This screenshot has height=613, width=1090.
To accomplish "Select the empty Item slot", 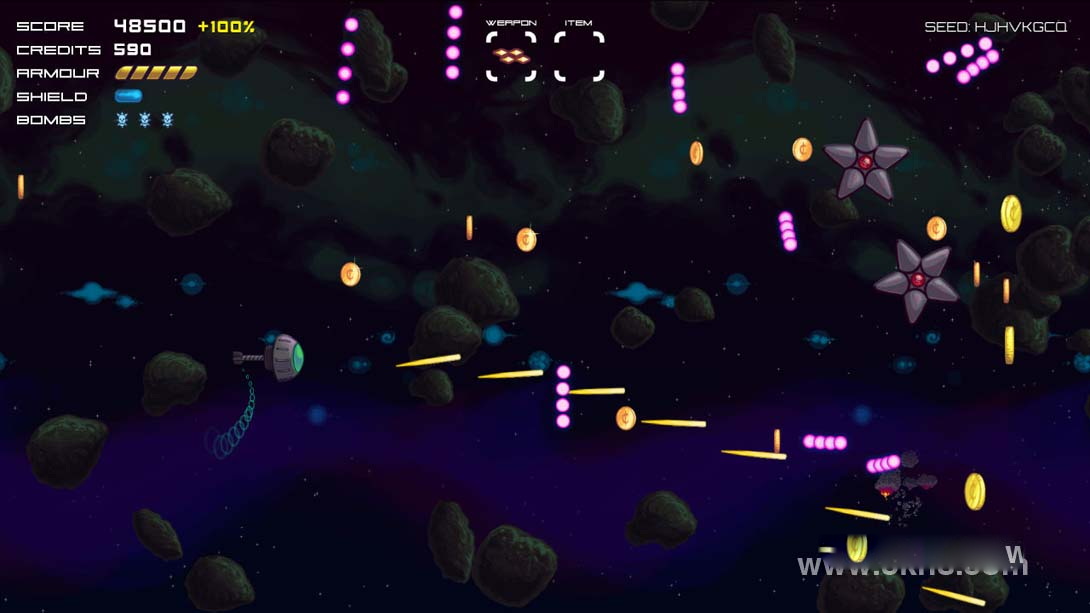I will [x=579, y=56].
